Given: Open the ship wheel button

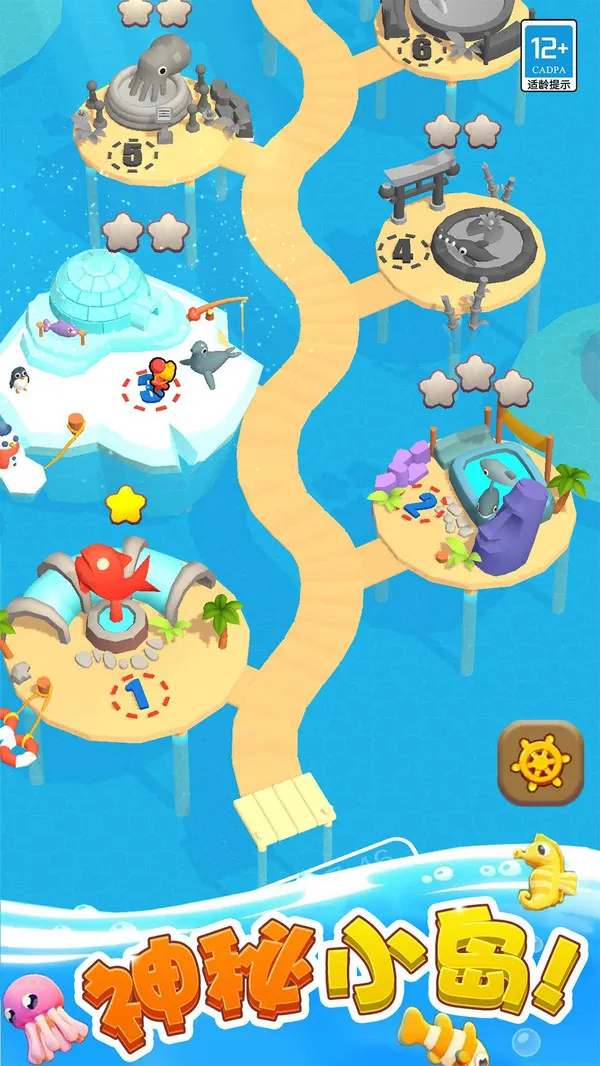Looking at the screenshot, I should tap(540, 763).
